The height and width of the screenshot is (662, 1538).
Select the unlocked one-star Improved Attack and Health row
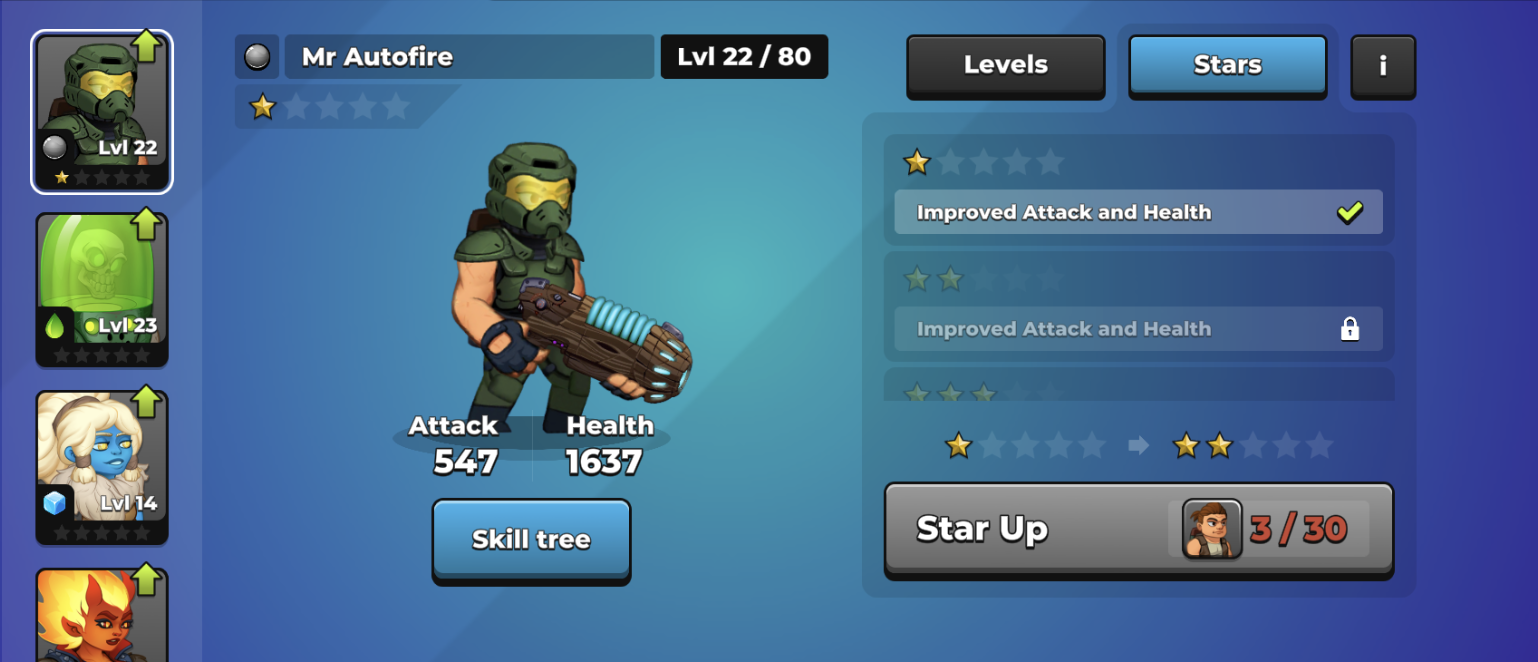pyautogui.click(x=1138, y=212)
